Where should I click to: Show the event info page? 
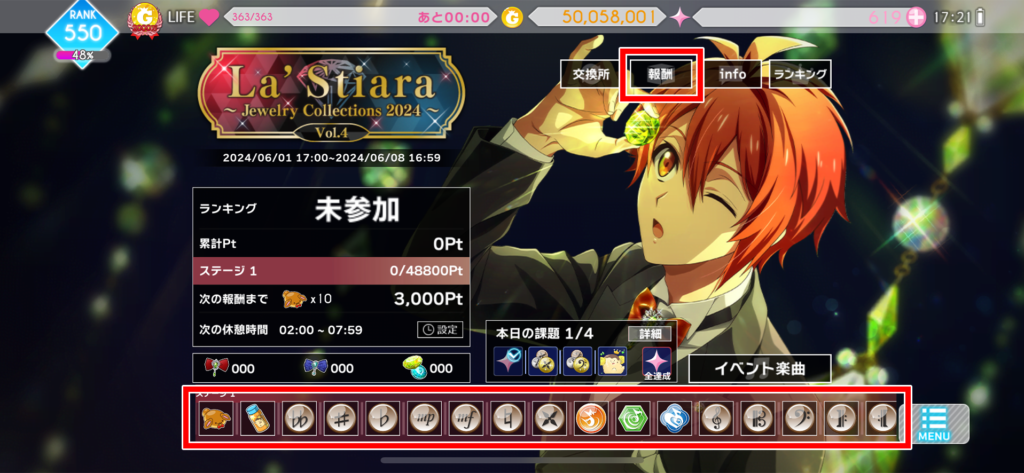coord(732,75)
